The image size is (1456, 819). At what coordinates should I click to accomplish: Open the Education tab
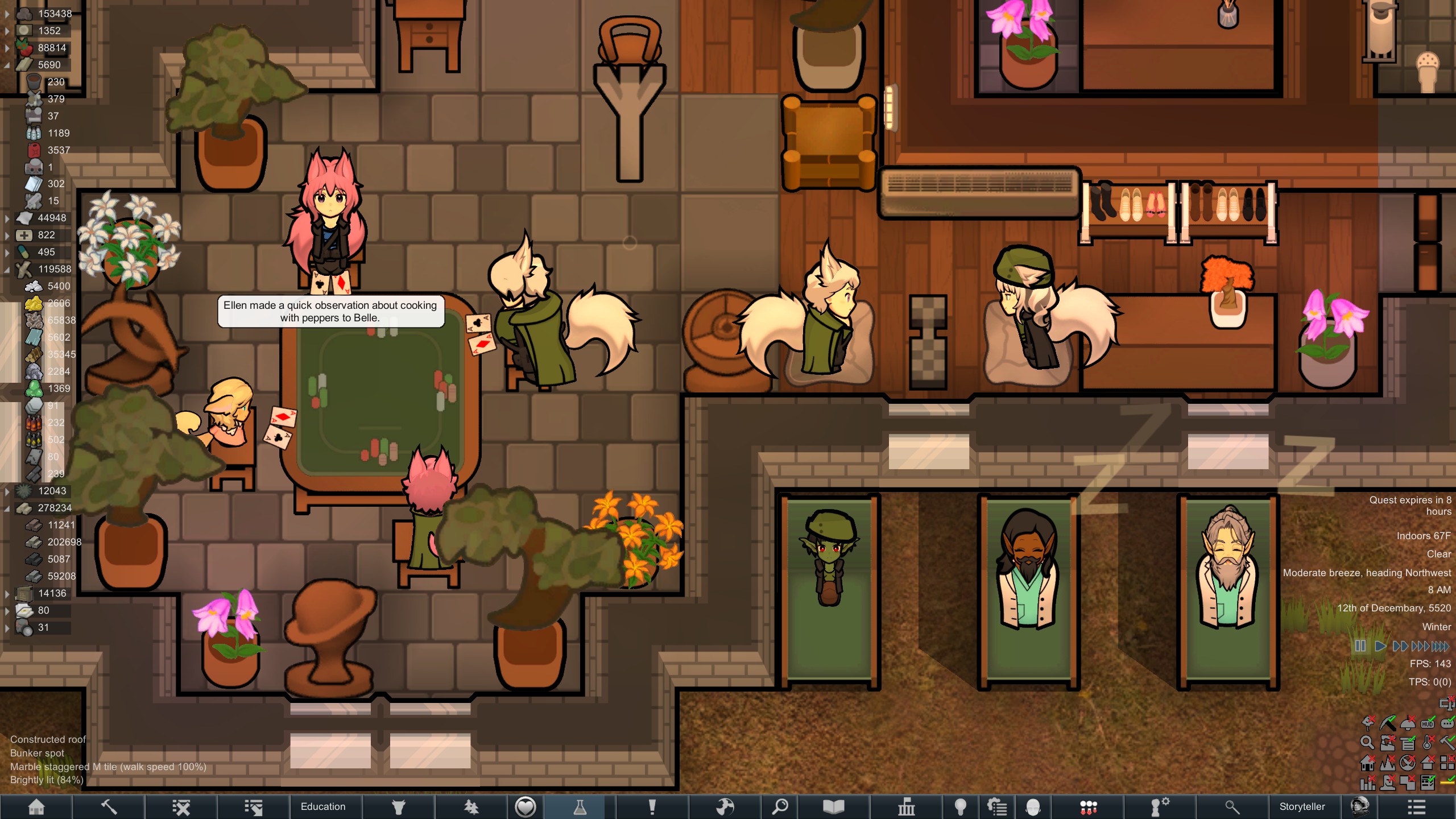click(323, 806)
